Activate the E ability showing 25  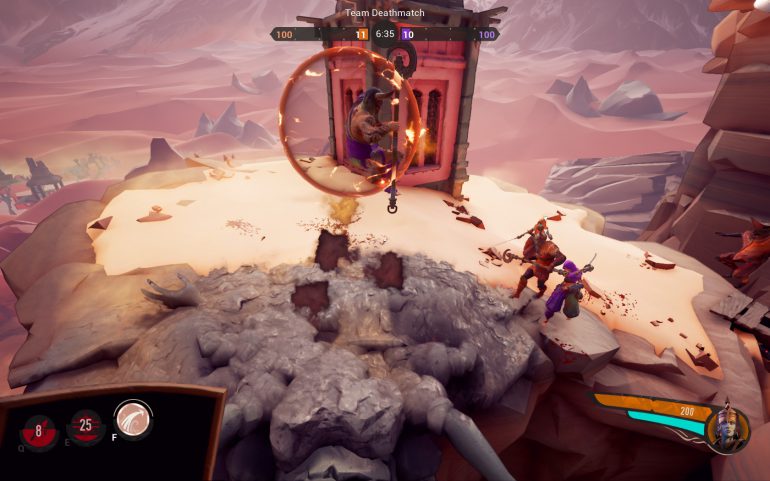(86, 427)
